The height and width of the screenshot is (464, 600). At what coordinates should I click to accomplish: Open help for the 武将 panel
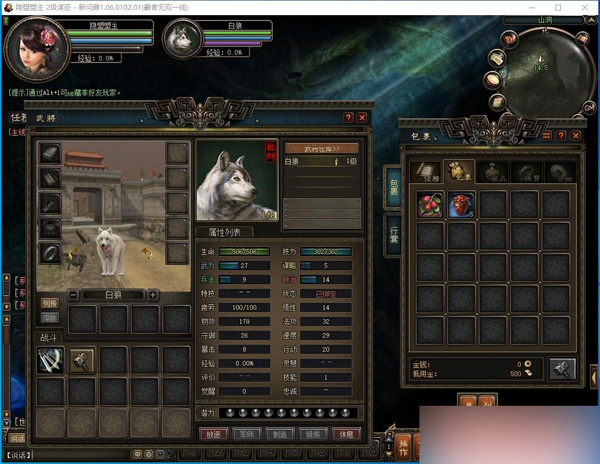pyautogui.click(x=348, y=118)
